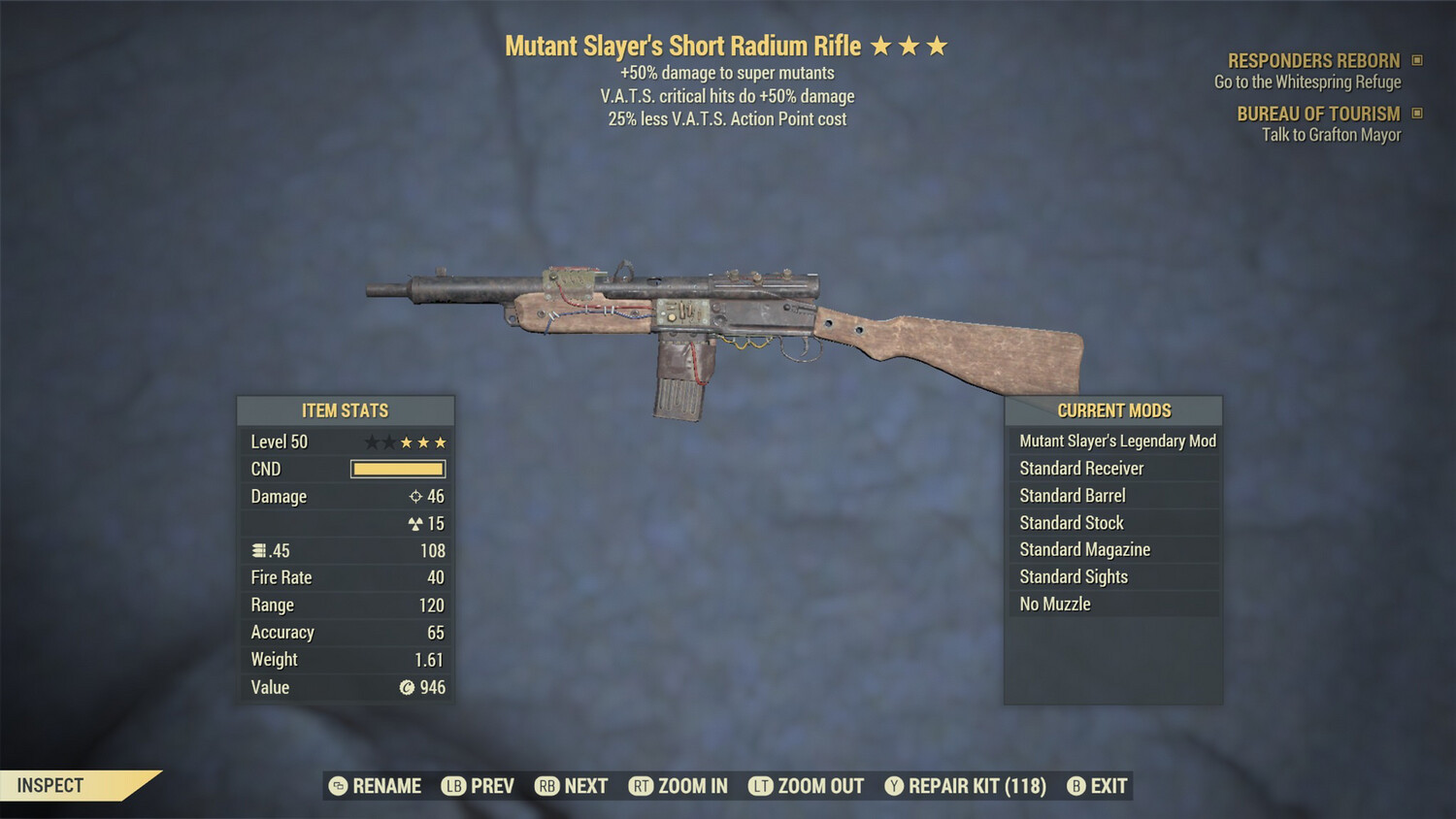Click the B Exit button icon
Viewport: 1456px width, 819px height.
(1075, 786)
